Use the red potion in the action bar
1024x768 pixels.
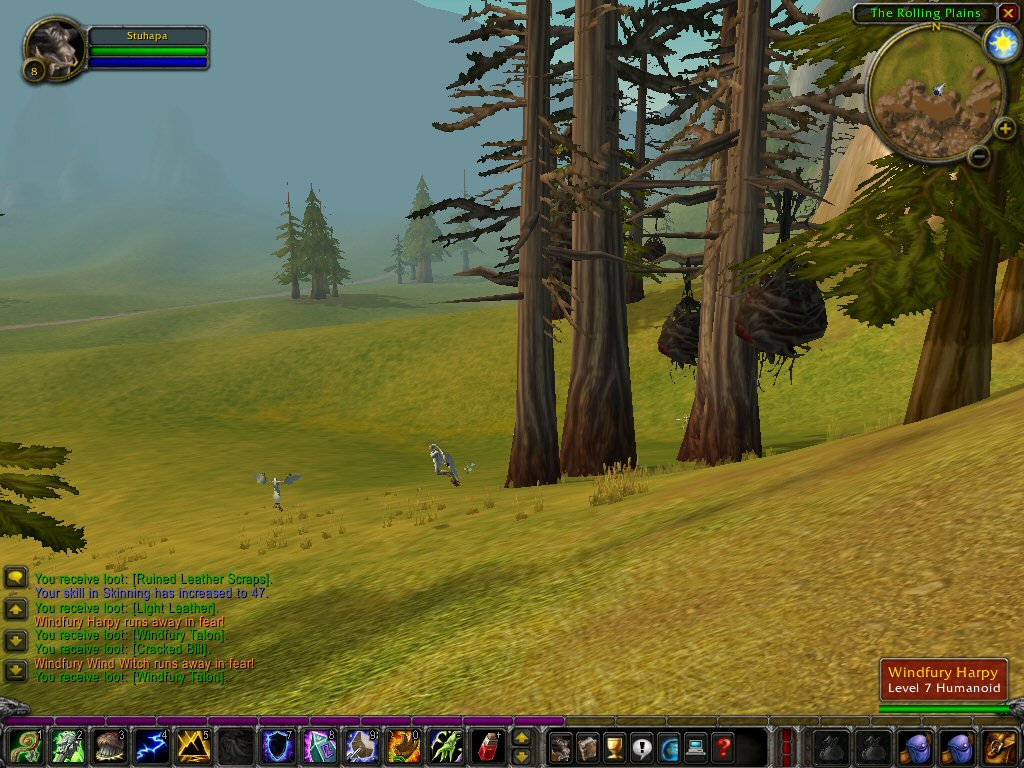point(487,746)
